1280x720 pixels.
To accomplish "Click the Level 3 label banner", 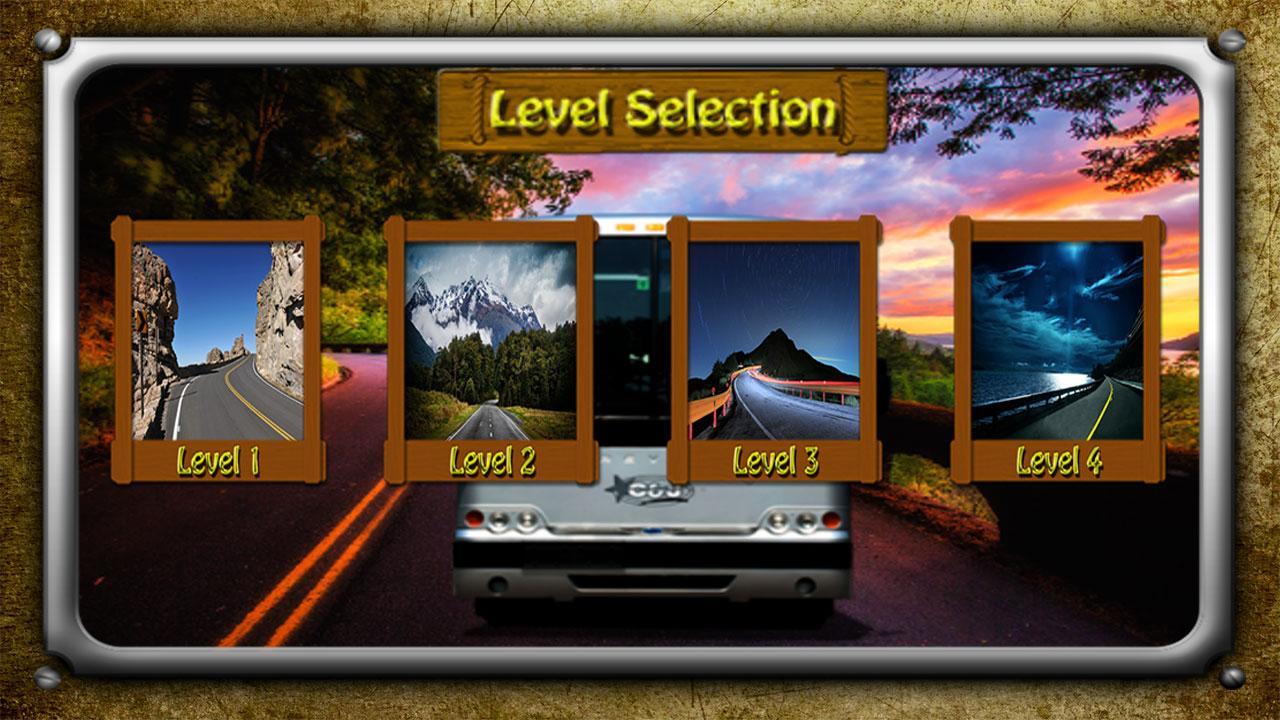I will (x=778, y=460).
